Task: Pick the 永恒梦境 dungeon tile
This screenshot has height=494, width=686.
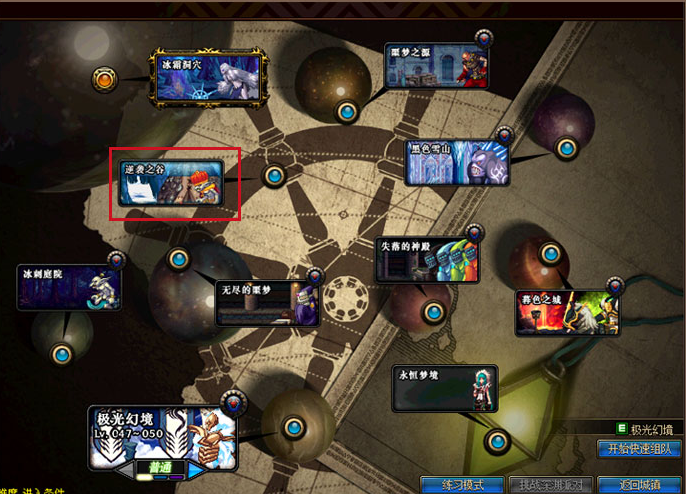Action: [x=445, y=388]
